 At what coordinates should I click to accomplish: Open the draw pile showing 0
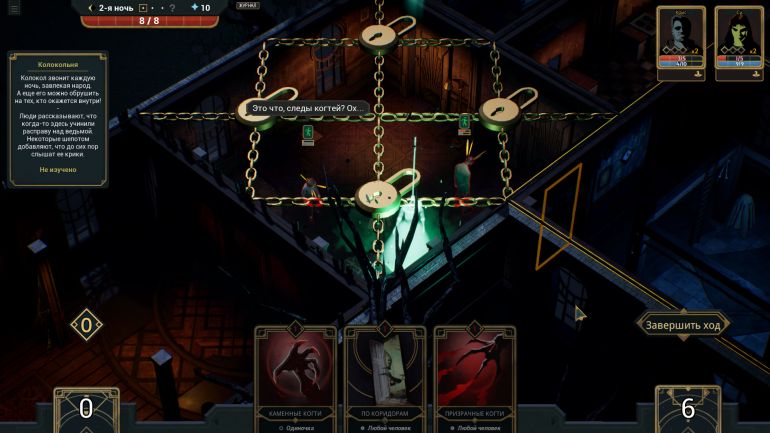[86, 409]
